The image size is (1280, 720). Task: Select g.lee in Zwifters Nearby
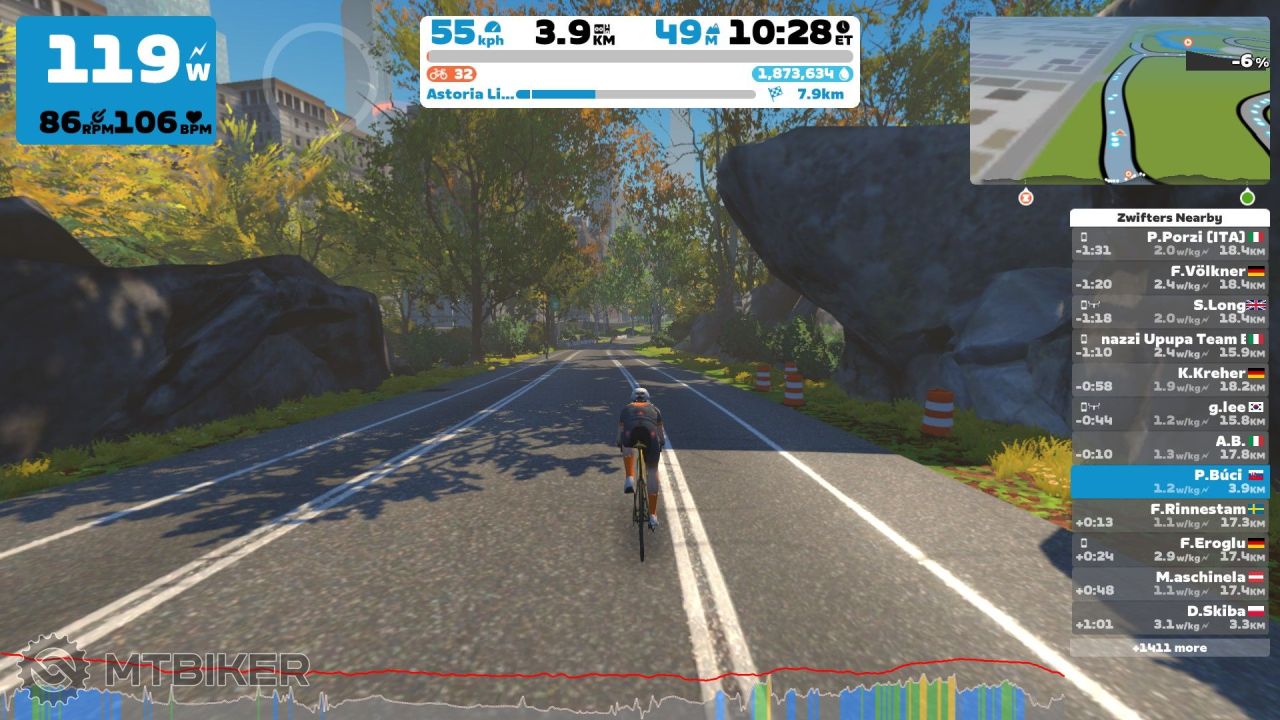point(1169,414)
